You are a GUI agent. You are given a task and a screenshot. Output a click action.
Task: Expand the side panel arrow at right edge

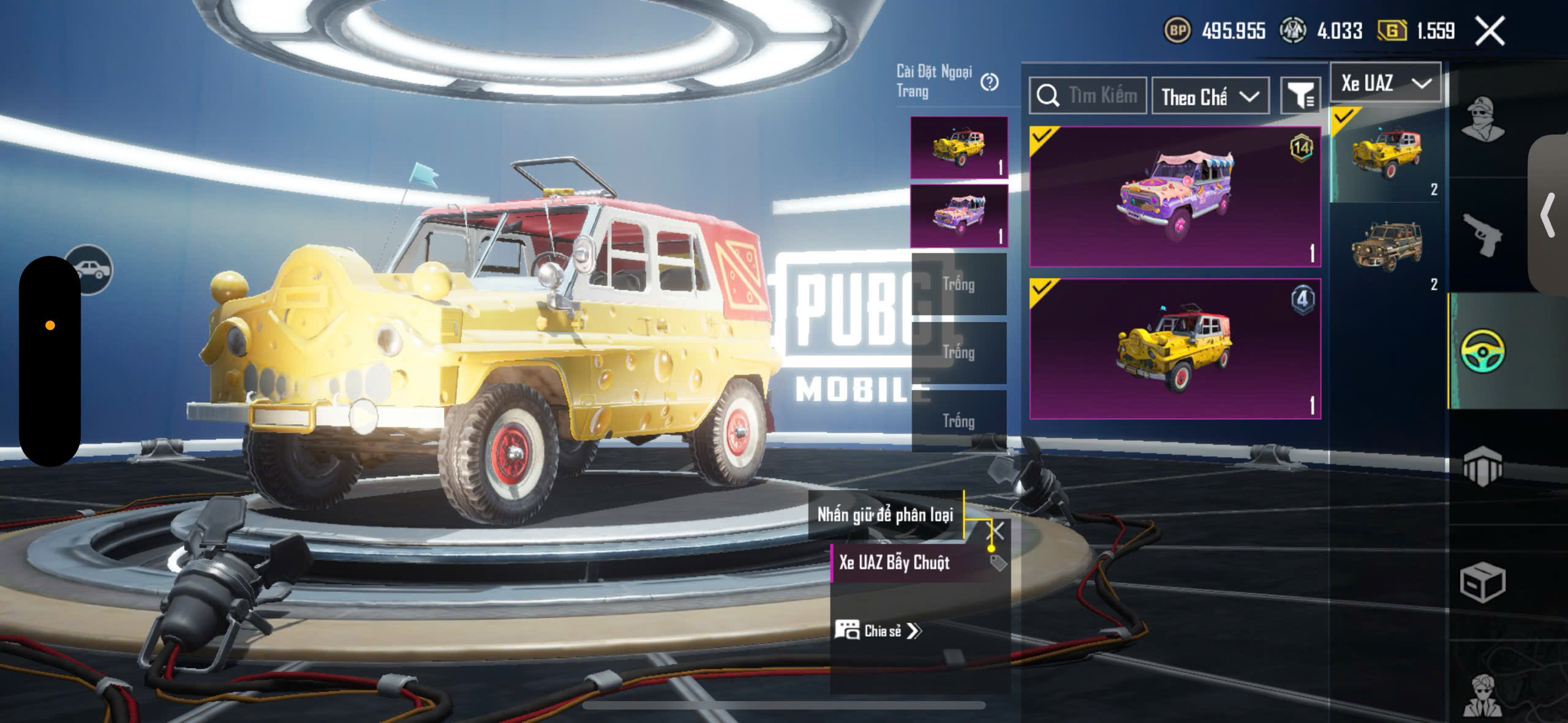point(1548,215)
